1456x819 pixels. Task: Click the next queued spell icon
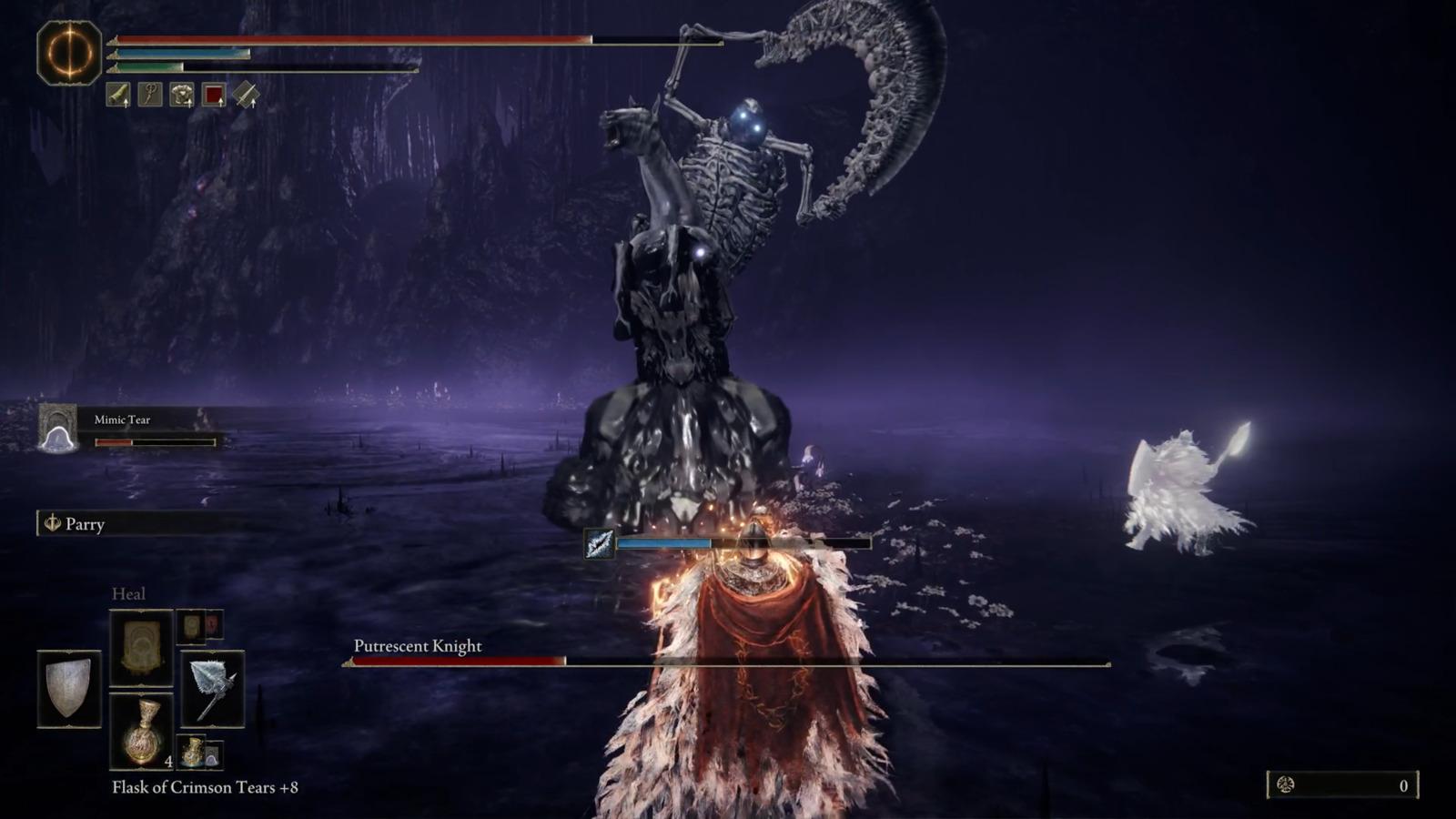point(193,626)
